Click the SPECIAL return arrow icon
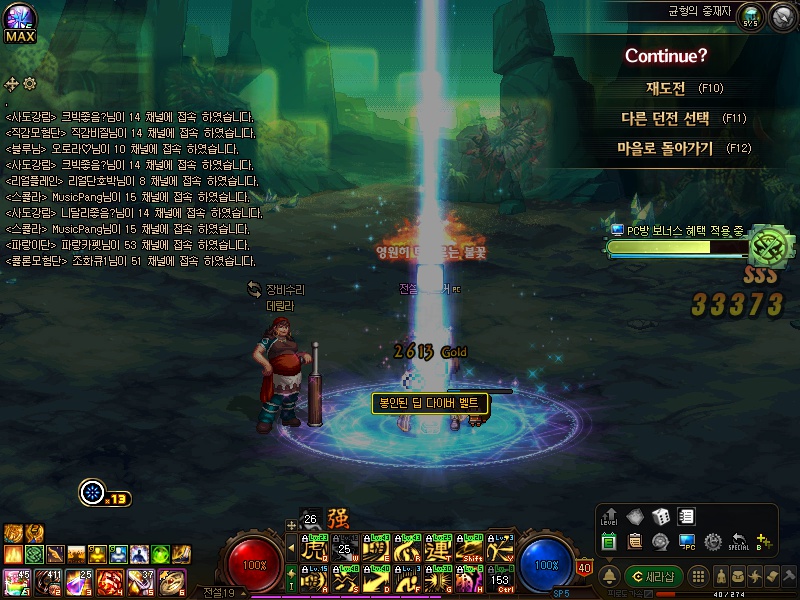Screen dimensions: 800x600 click(739, 542)
